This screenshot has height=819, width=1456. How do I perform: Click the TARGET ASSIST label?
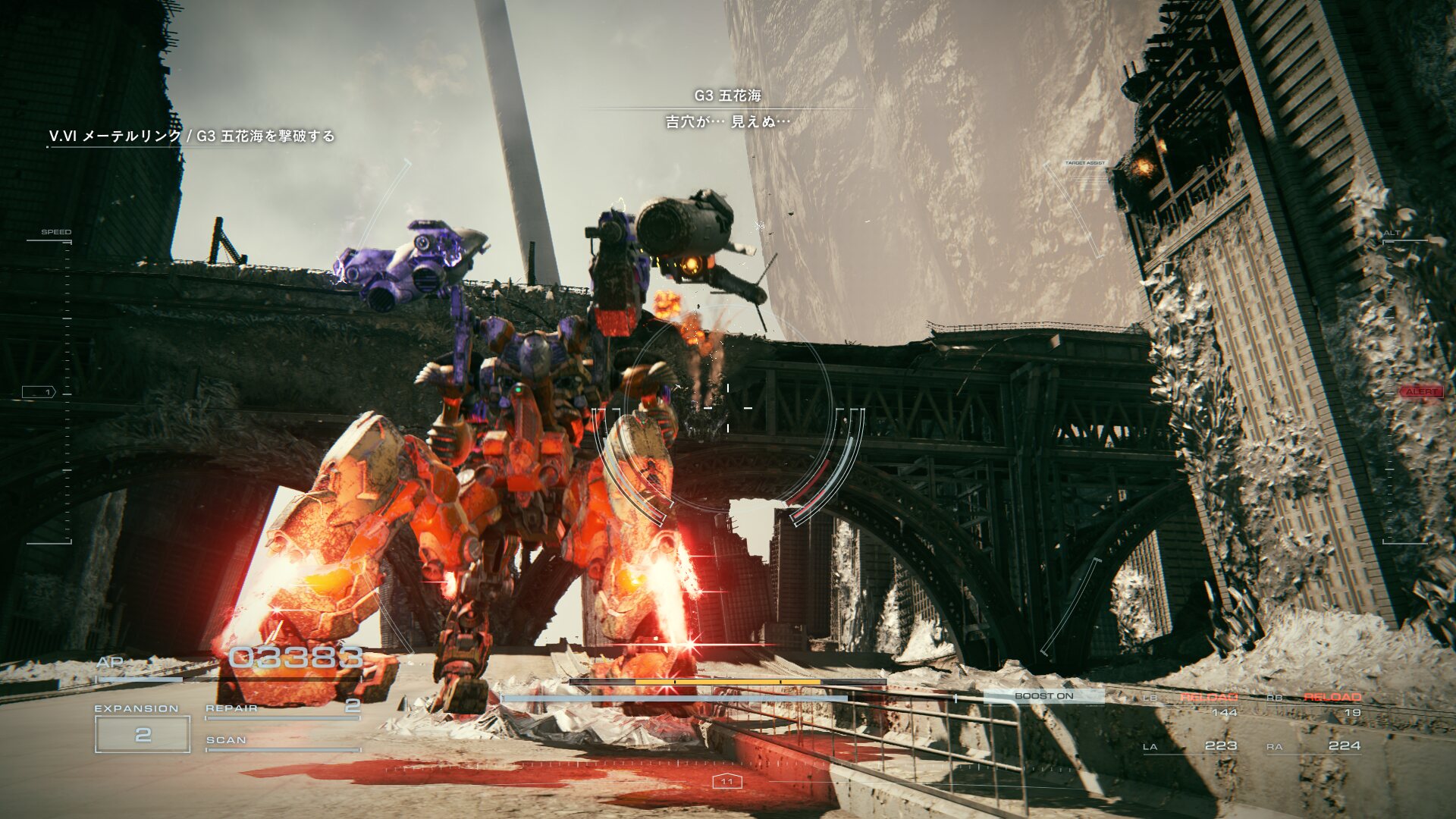1084,163
